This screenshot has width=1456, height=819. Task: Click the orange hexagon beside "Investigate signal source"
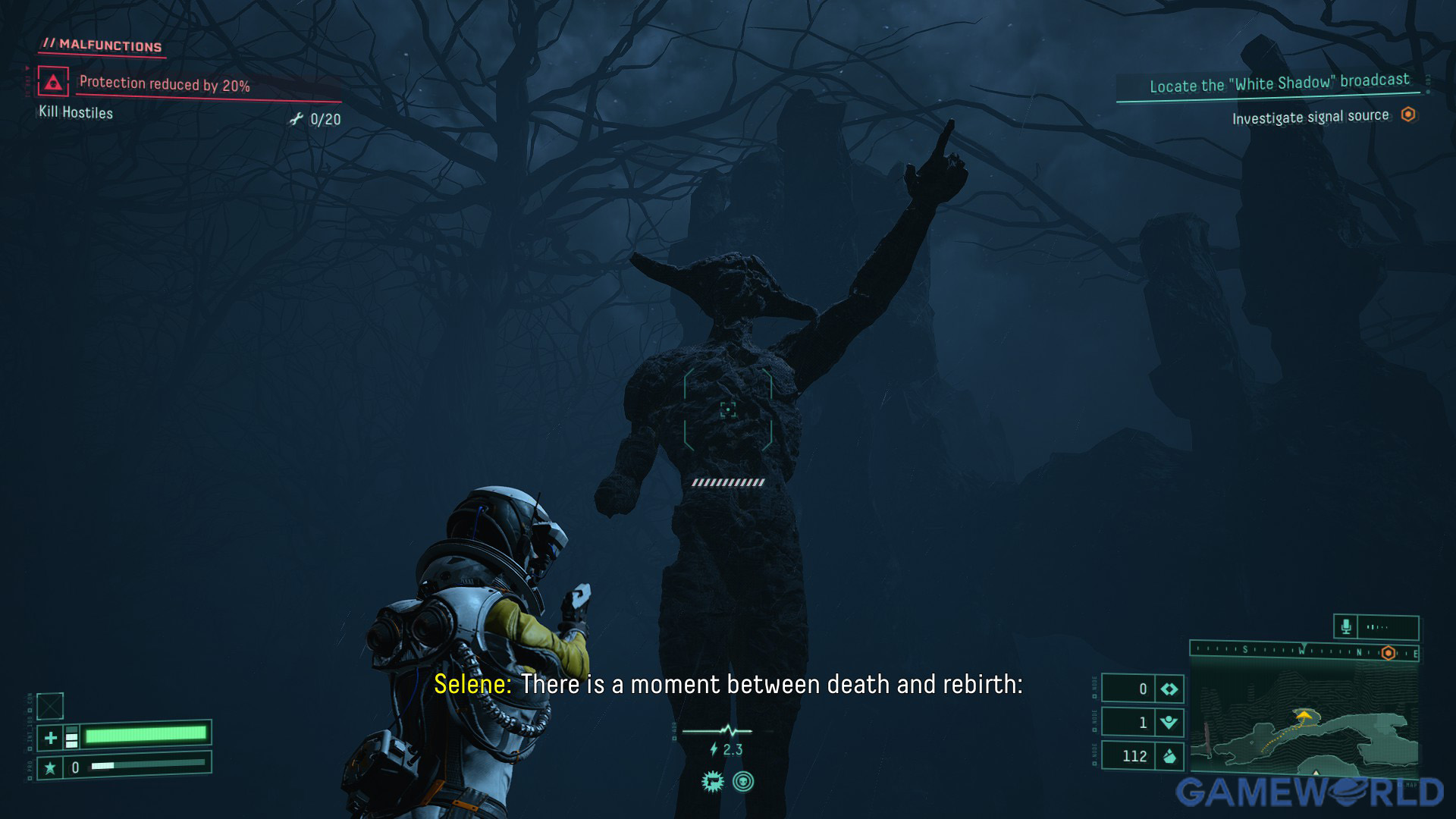pos(1408,115)
